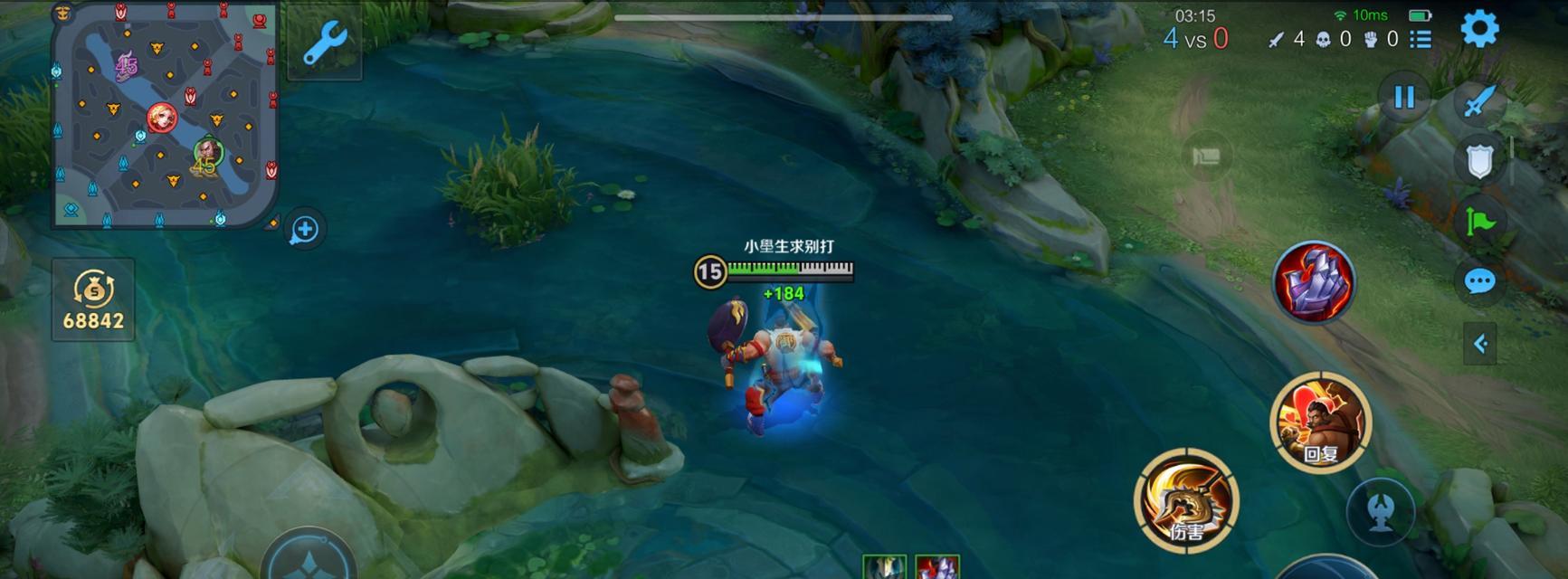Expand the minimap with the plus button
The image size is (1568, 579).
305,230
